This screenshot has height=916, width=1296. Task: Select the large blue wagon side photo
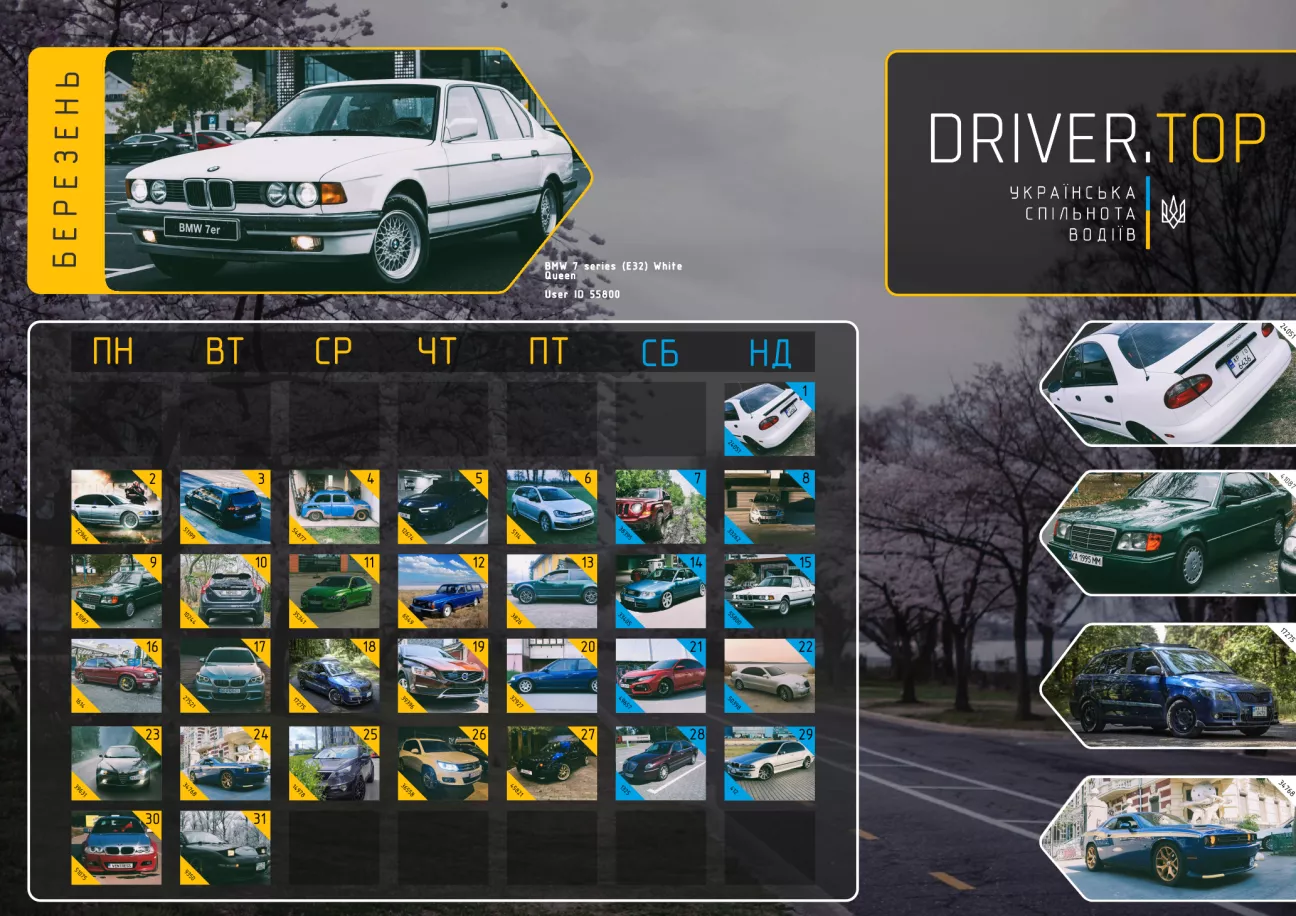click(1170, 686)
